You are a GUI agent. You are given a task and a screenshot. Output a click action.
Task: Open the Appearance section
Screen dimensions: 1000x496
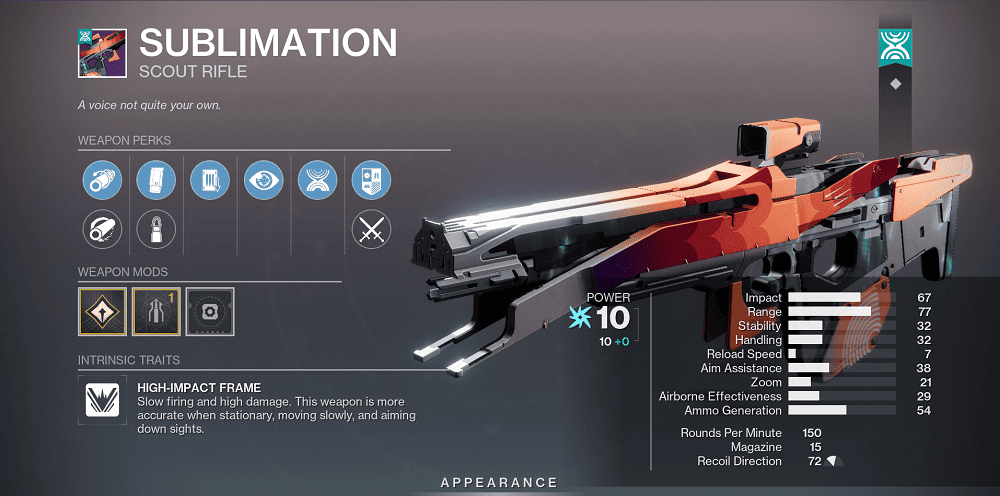pos(499,483)
